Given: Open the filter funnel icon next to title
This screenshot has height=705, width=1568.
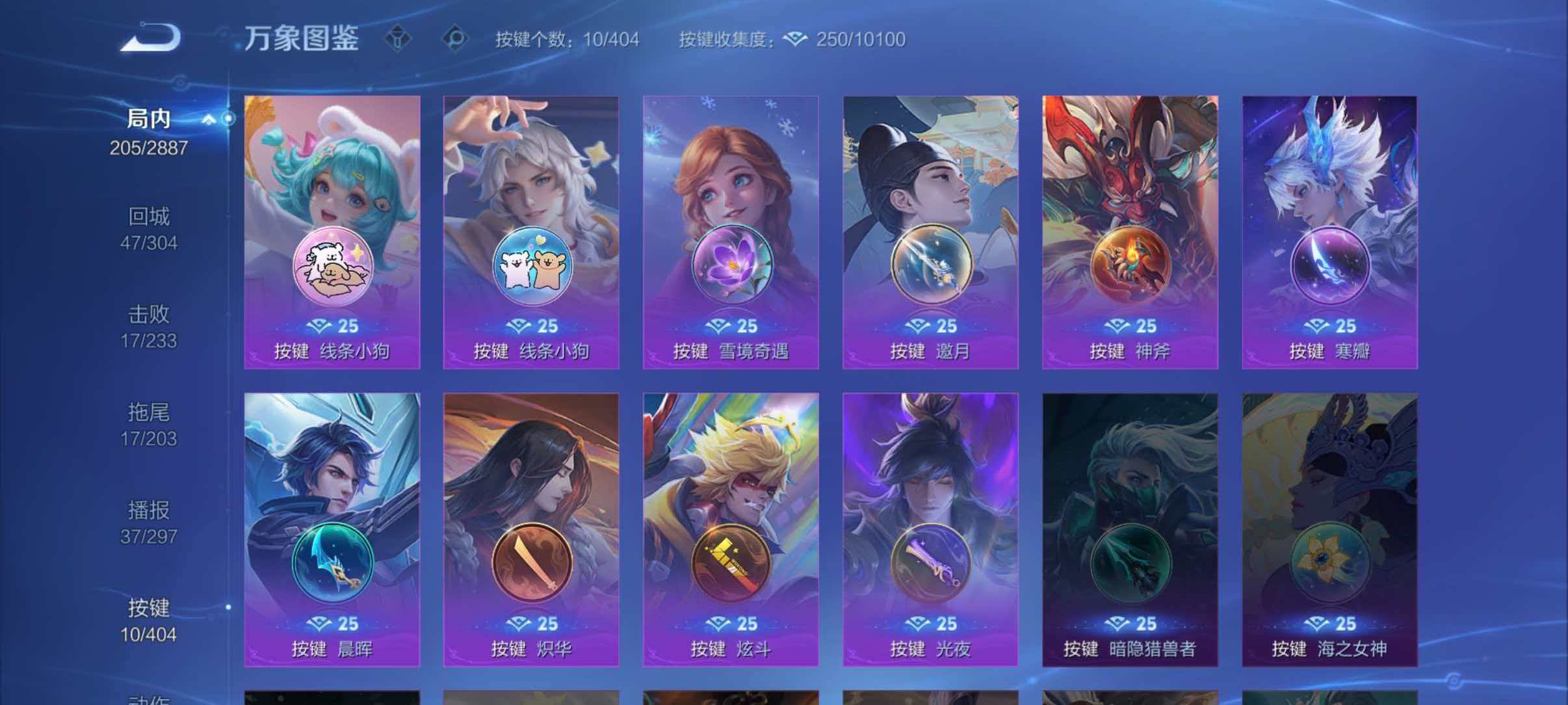Looking at the screenshot, I should pos(399,38).
